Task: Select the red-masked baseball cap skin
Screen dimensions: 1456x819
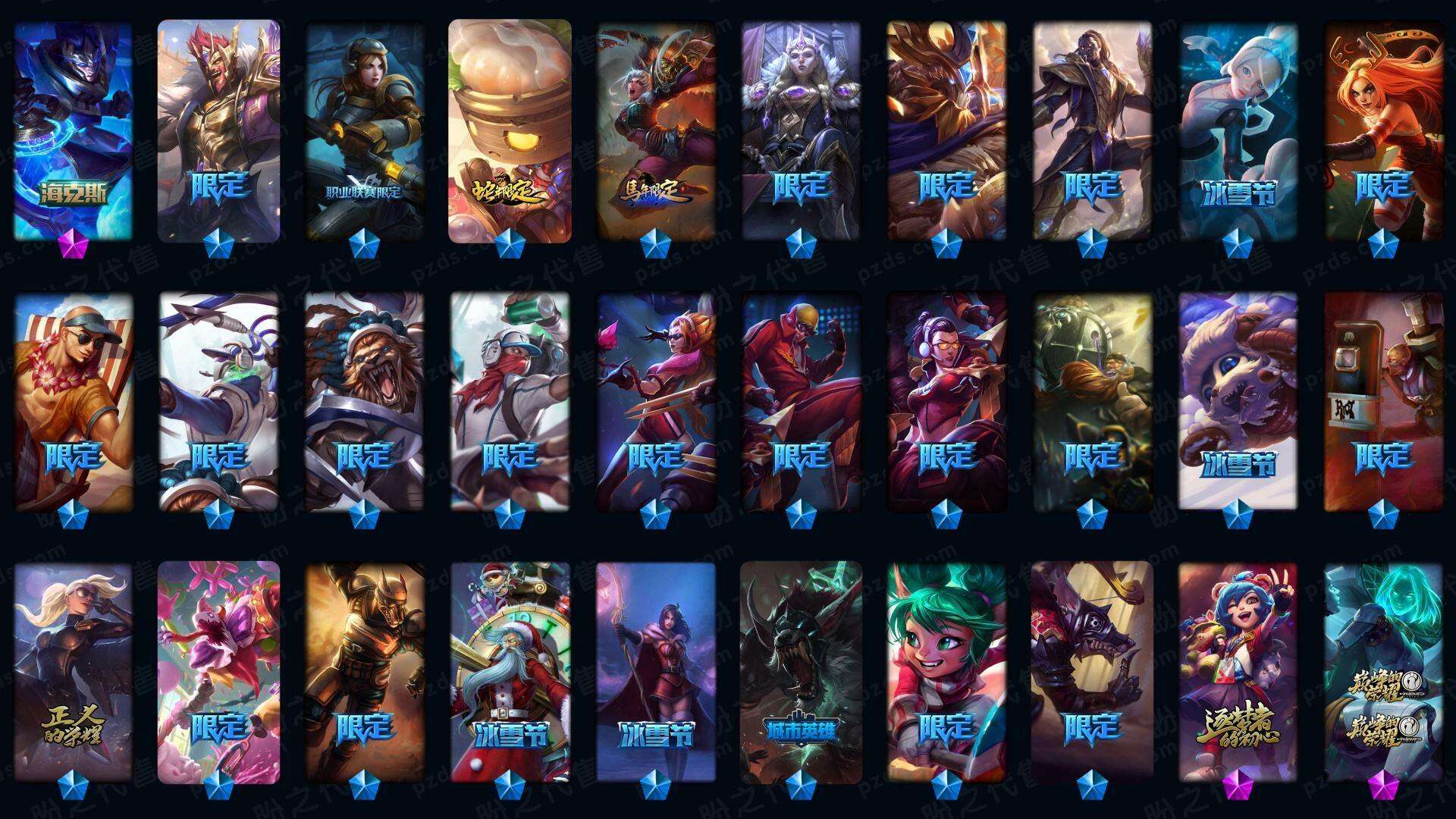Action: coord(510,402)
